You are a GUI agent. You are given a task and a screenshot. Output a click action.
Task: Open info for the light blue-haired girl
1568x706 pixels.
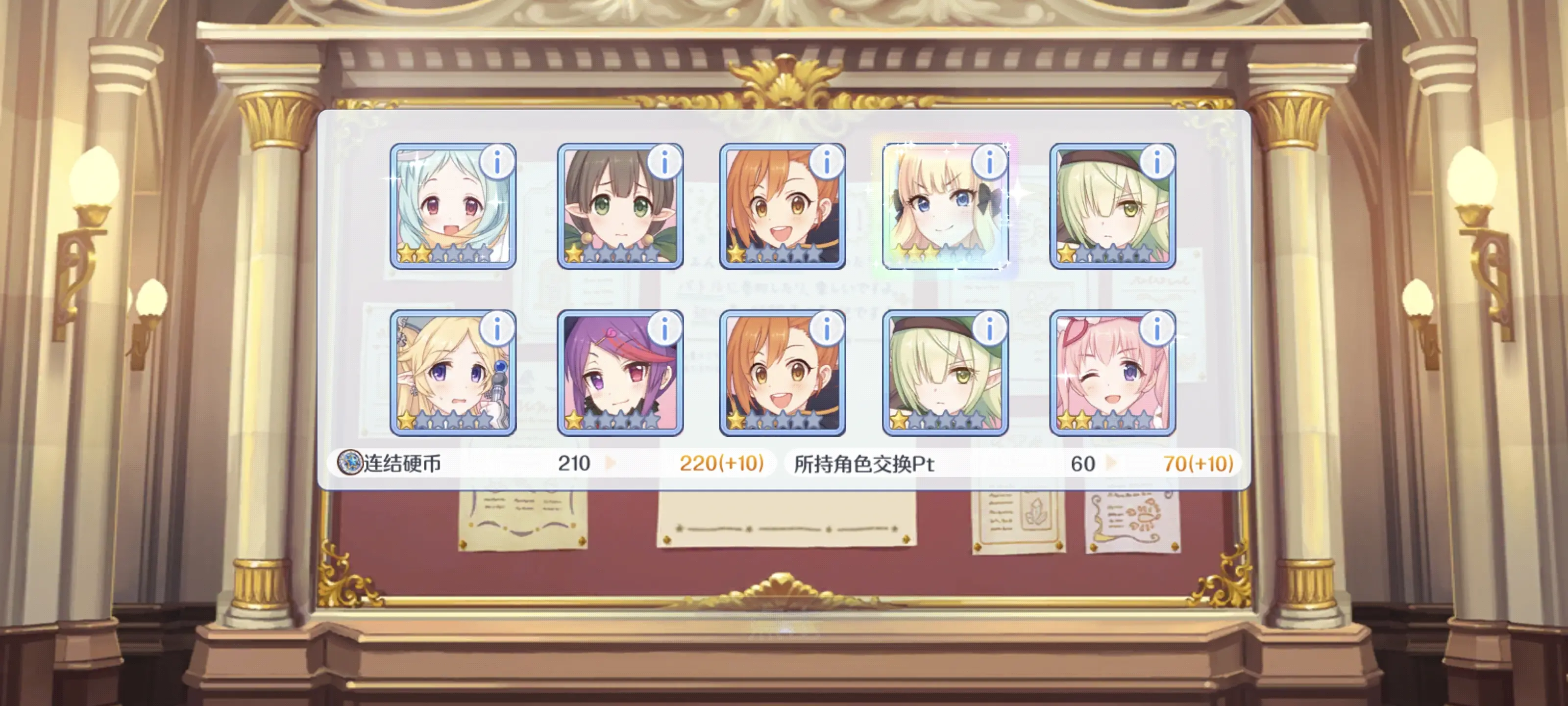[497, 163]
